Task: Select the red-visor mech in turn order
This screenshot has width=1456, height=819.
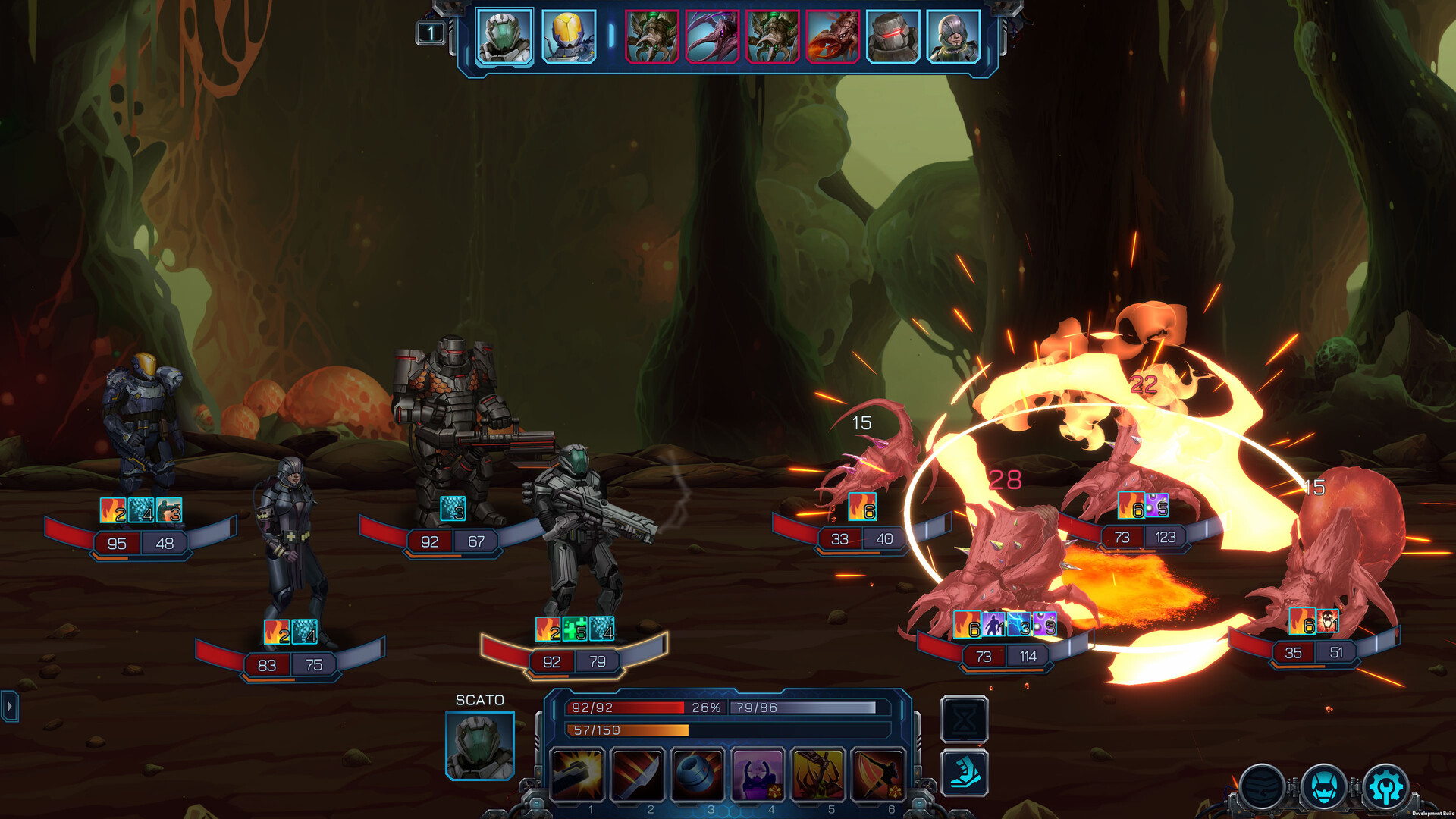Action: point(893,36)
